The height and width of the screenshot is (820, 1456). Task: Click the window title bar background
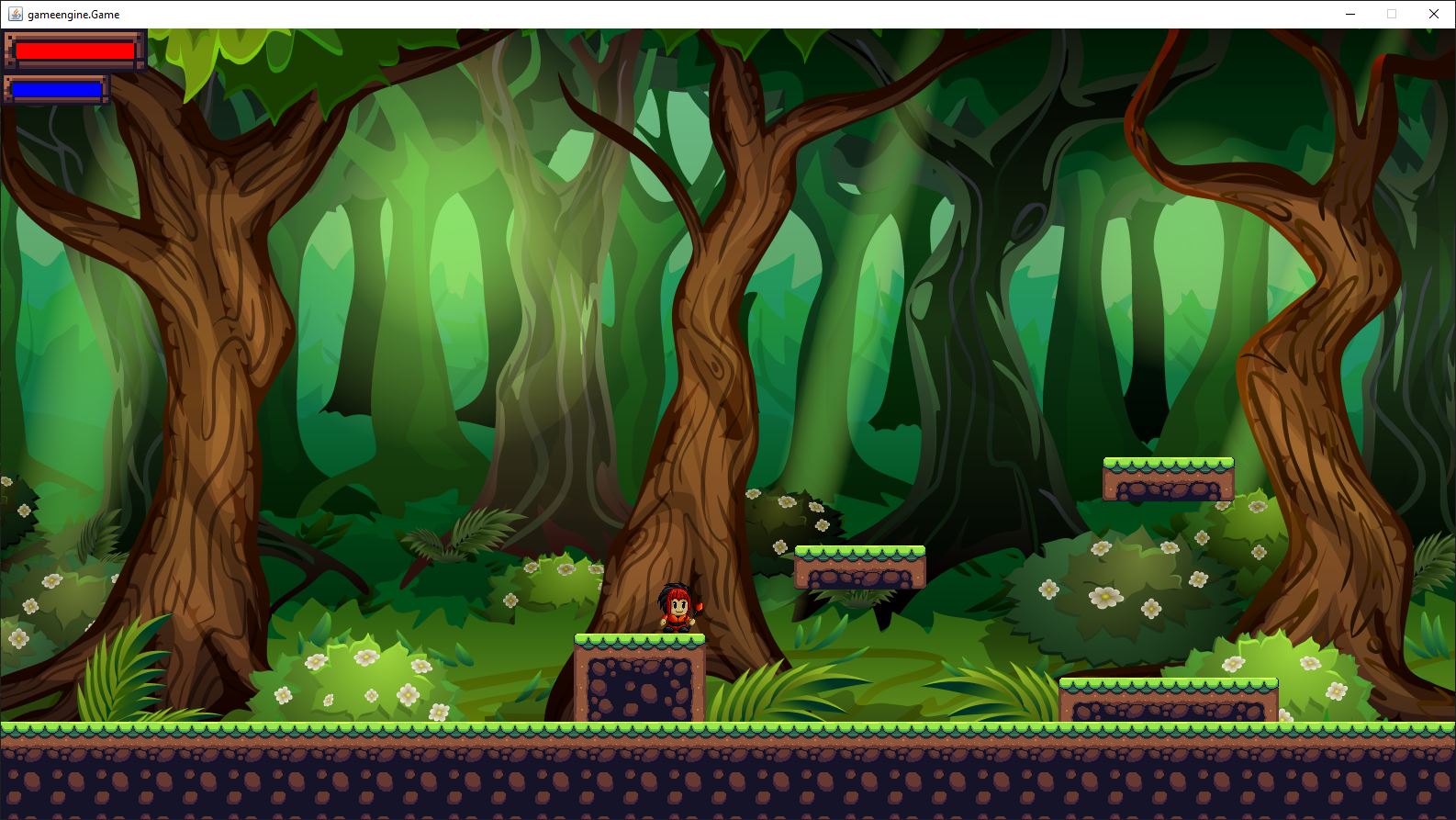643,14
